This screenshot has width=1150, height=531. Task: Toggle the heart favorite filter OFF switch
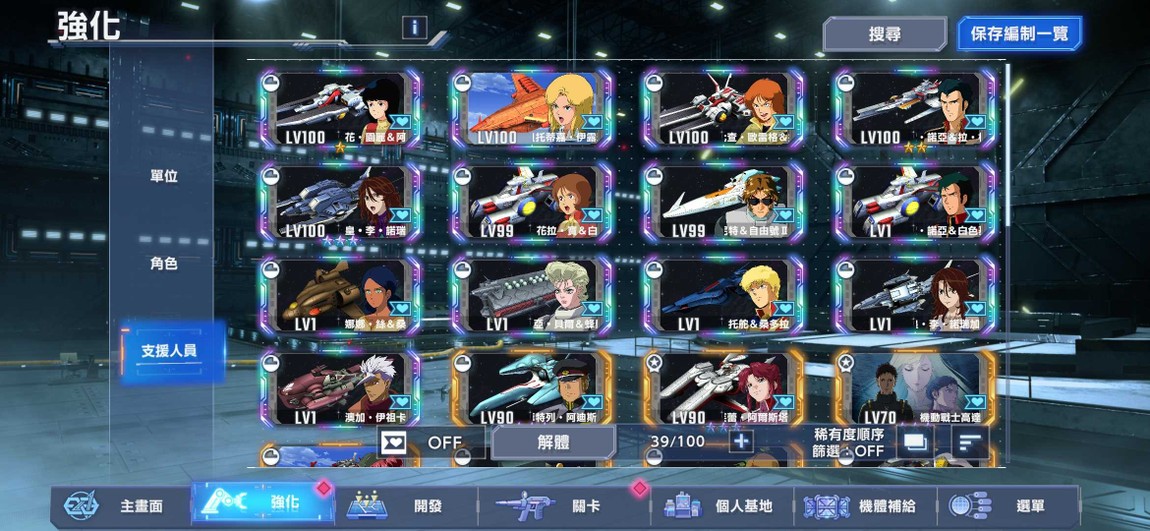(430, 441)
